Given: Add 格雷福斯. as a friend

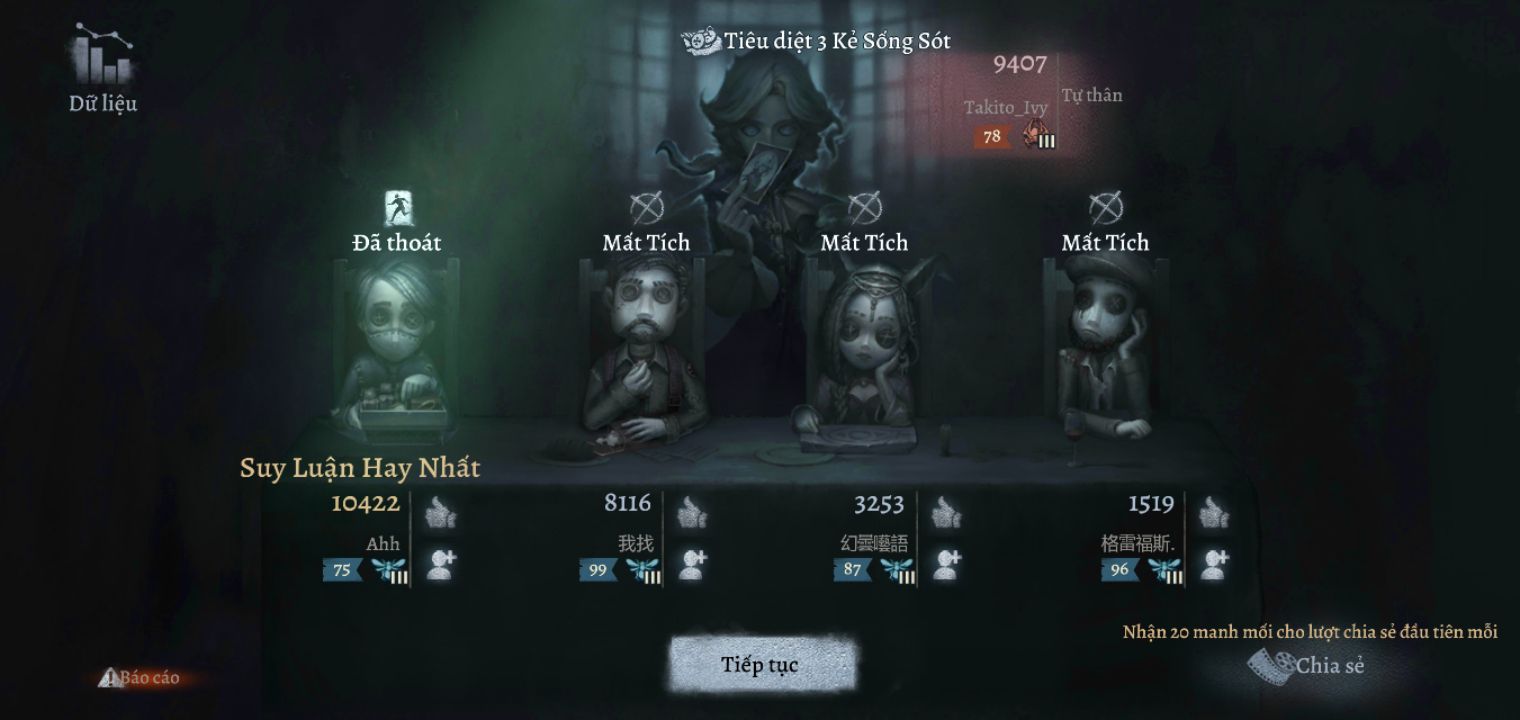Looking at the screenshot, I should (x=1214, y=565).
